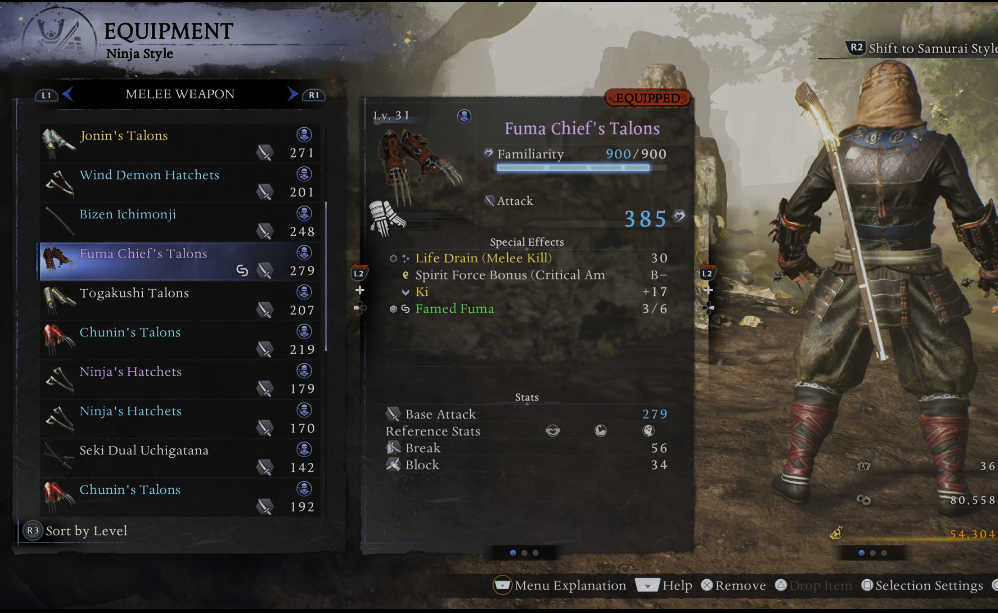Open the Menu Explanation
Viewport: 998px width, 613px height.
pos(560,586)
